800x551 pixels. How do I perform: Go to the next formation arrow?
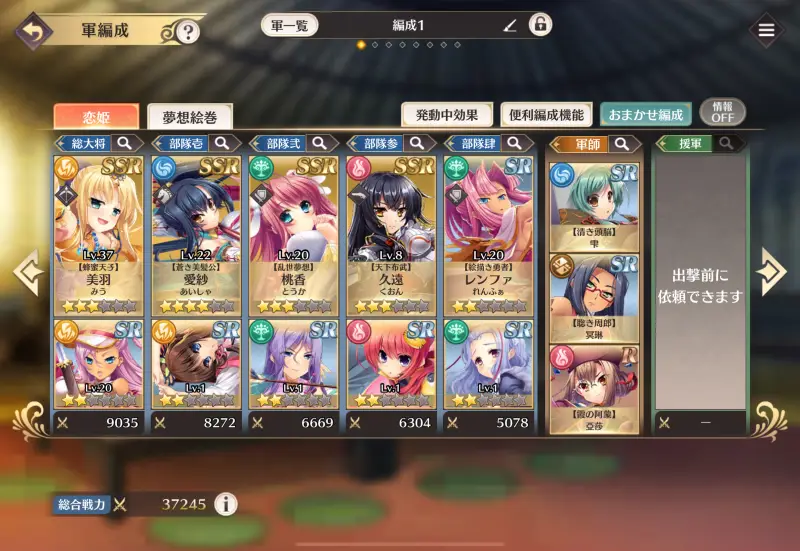771,271
